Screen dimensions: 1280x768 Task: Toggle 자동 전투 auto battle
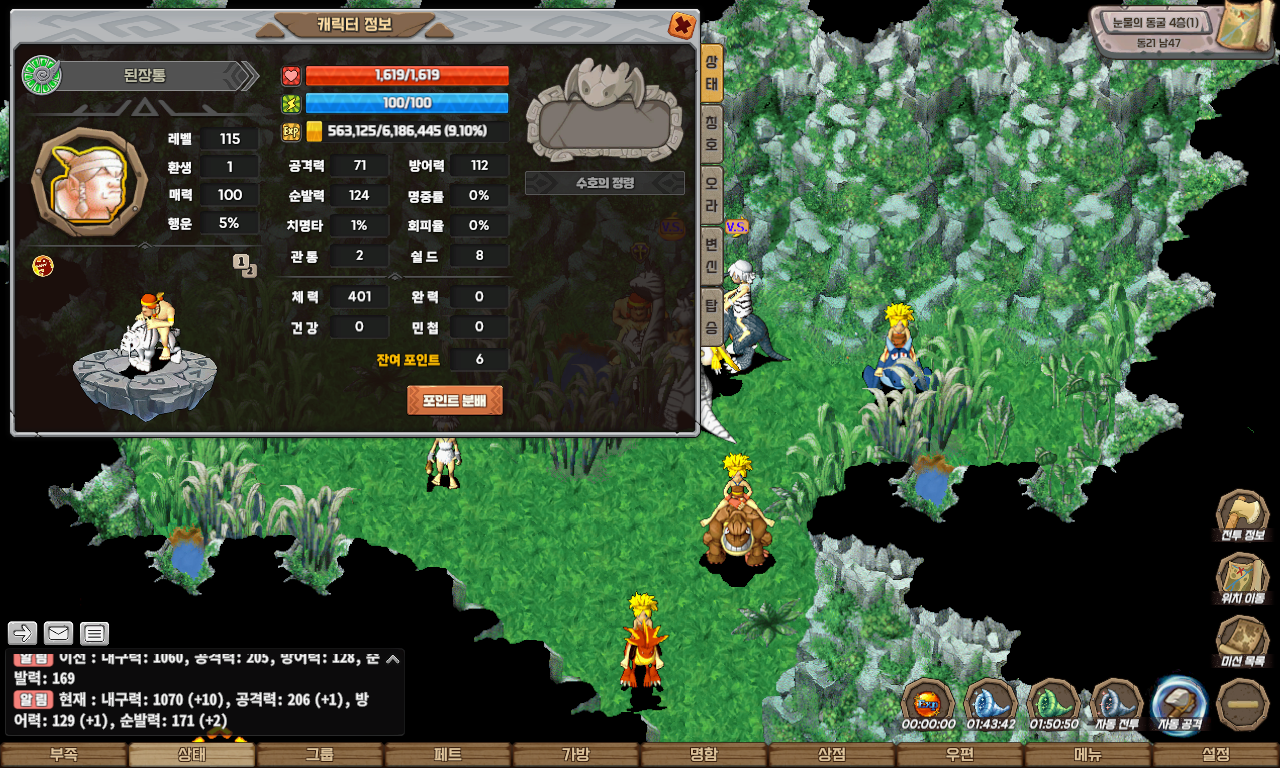pos(1117,702)
